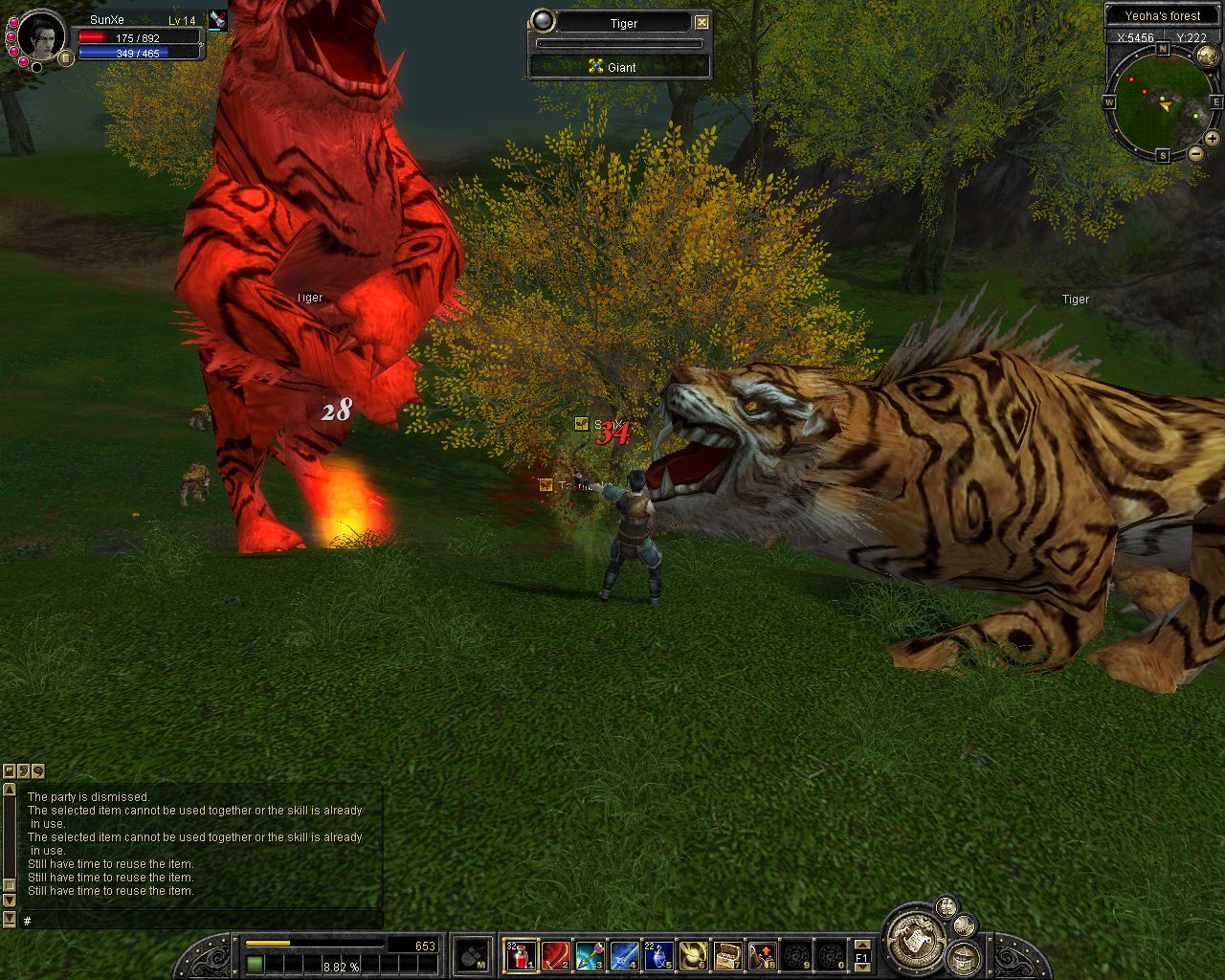Zoom out the minimap with the minus button
The image size is (1225, 980).
1196,153
